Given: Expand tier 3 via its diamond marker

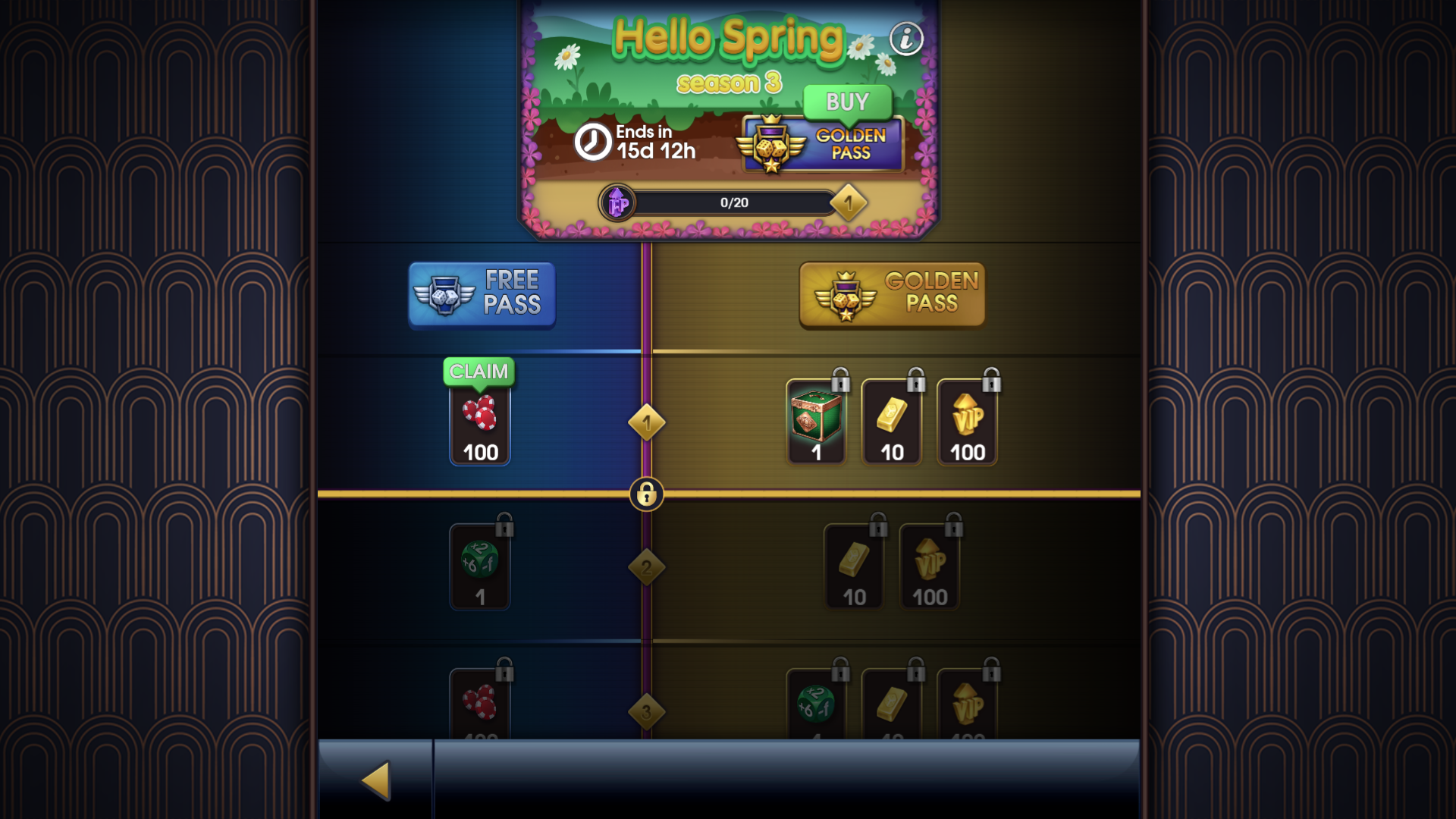Looking at the screenshot, I should pyautogui.click(x=646, y=711).
